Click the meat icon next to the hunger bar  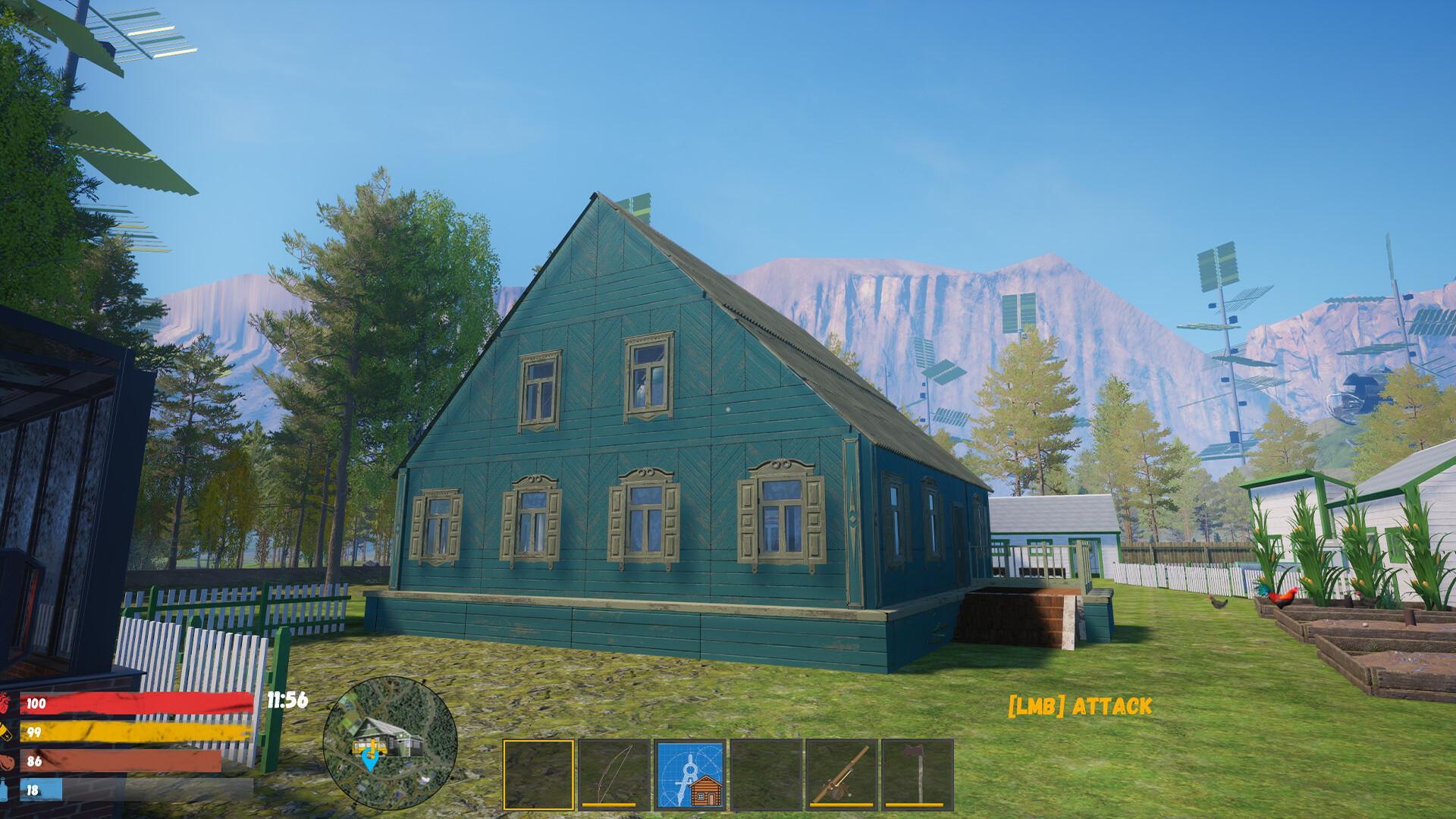click(x=8, y=759)
